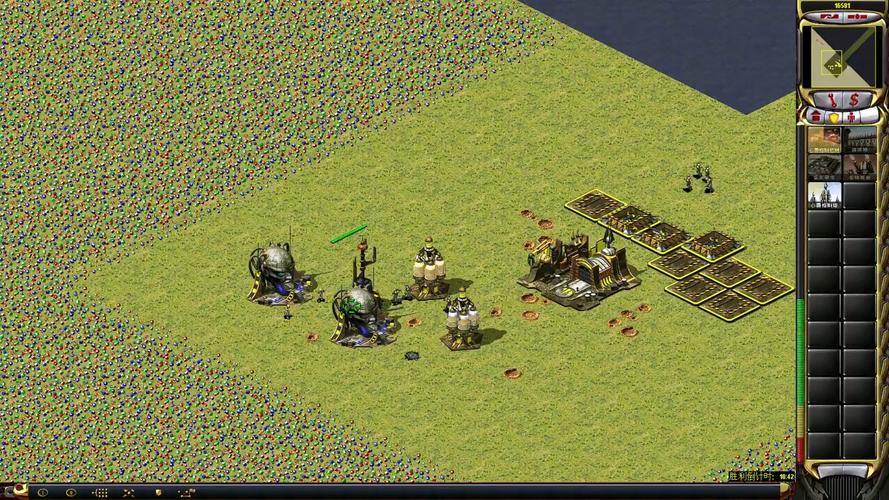889x500 pixels.
Task: Activate the dollar-sign sell button
Action: (x=853, y=100)
